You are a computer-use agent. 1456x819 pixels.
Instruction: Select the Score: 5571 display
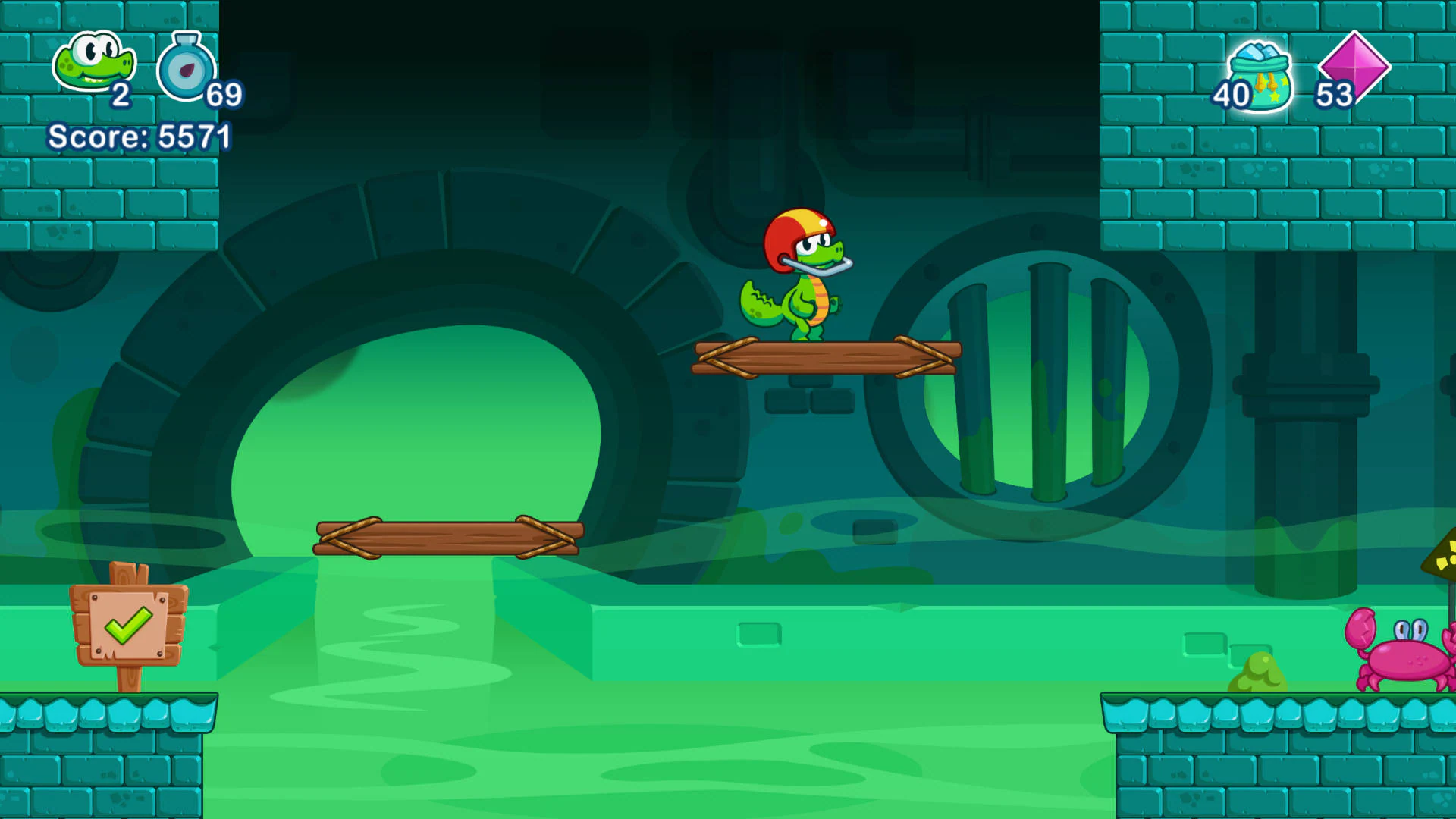click(140, 137)
